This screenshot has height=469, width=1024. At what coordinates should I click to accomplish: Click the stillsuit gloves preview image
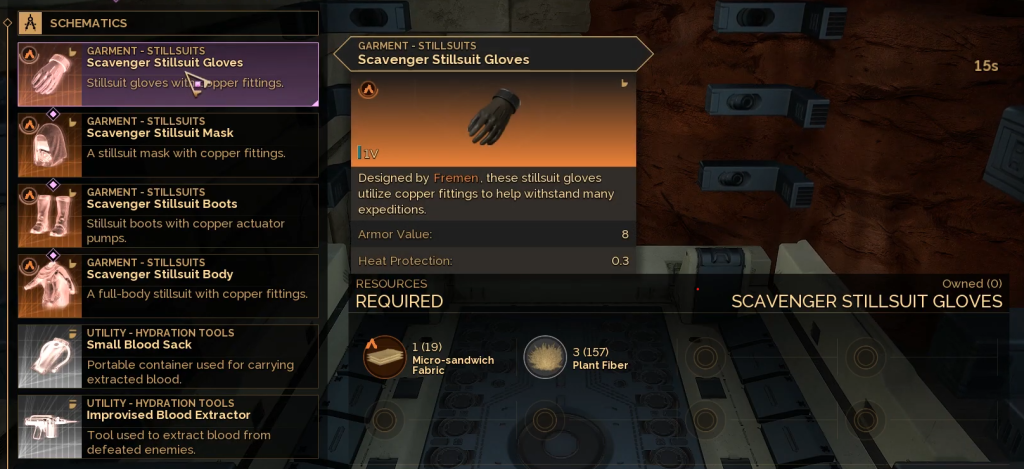[x=494, y=116]
